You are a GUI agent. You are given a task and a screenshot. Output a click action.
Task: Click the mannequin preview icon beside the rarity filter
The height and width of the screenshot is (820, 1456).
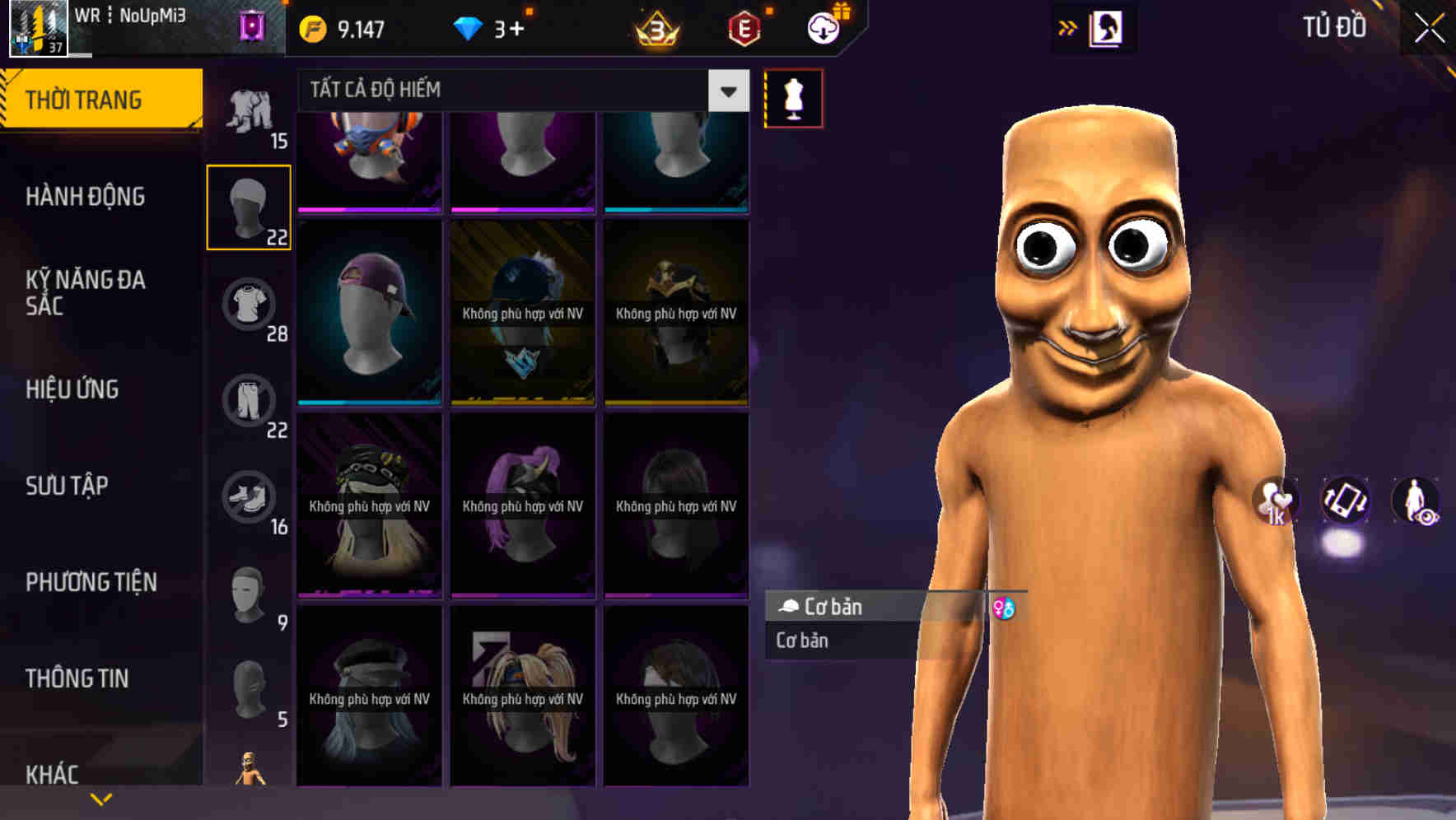pyautogui.click(x=792, y=98)
